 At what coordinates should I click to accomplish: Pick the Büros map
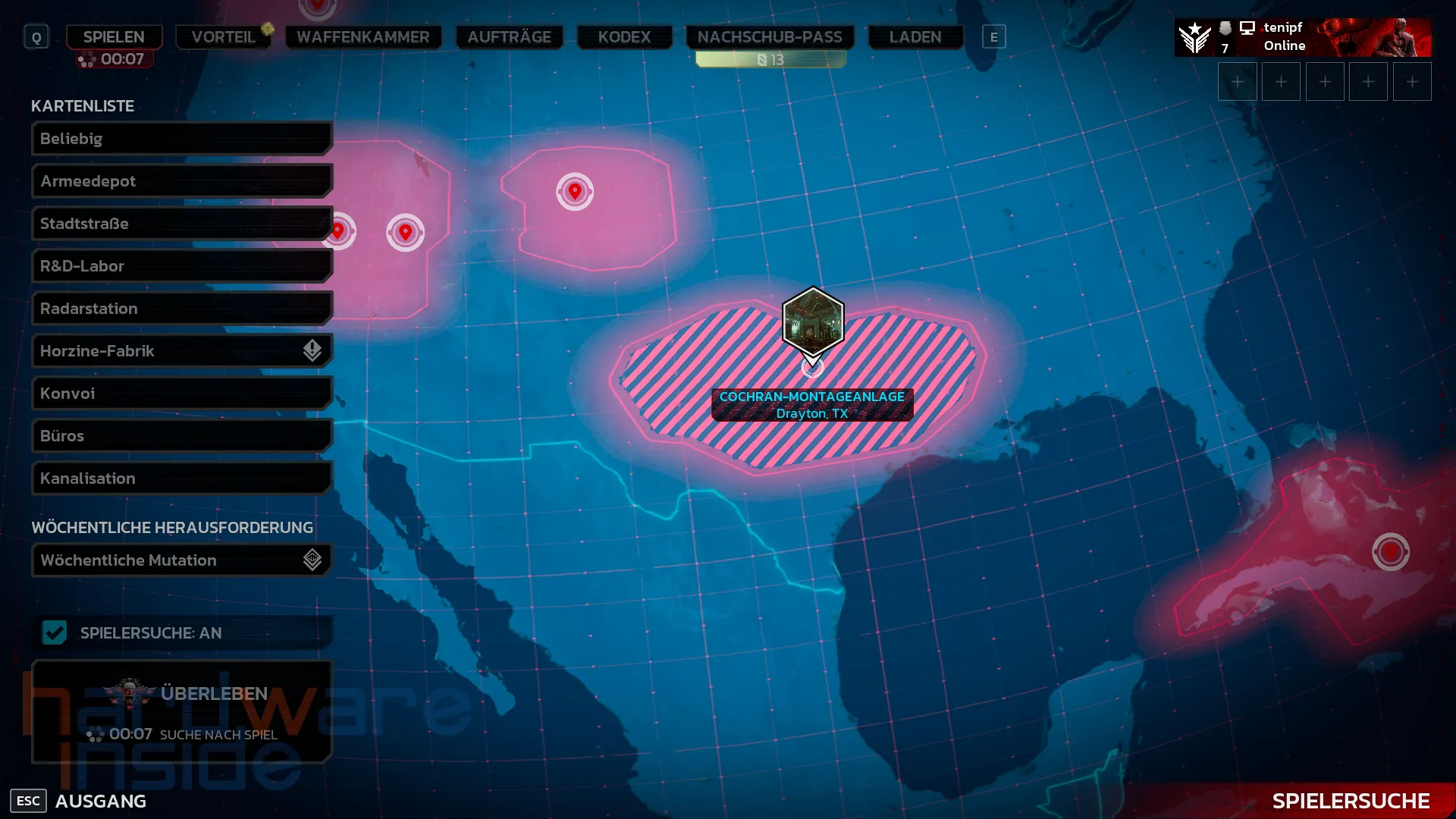(182, 436)
